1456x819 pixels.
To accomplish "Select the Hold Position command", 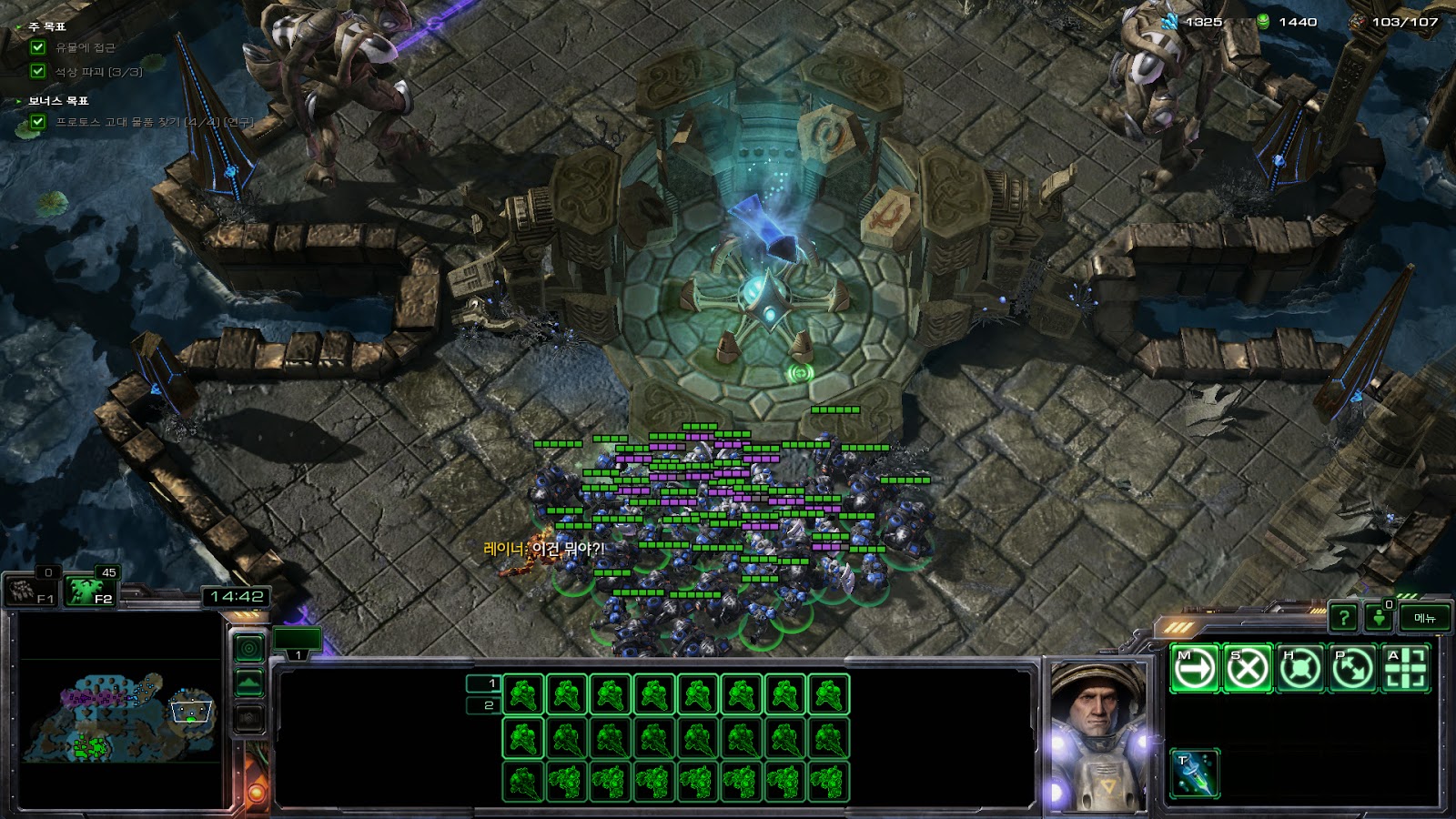I will pyautogui.click(x=1299, y=669).
